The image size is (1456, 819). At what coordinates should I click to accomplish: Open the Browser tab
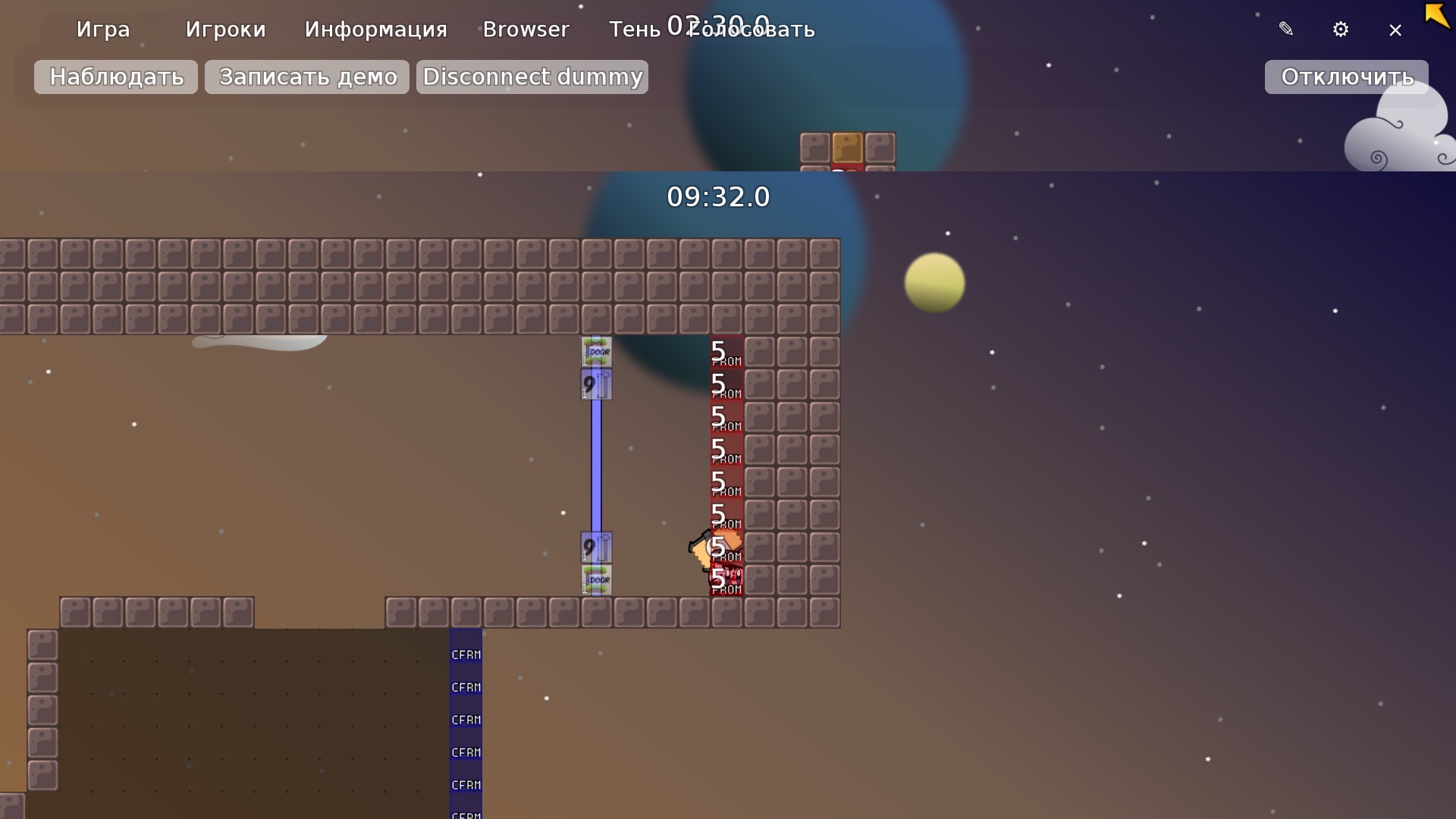(526, 30)
